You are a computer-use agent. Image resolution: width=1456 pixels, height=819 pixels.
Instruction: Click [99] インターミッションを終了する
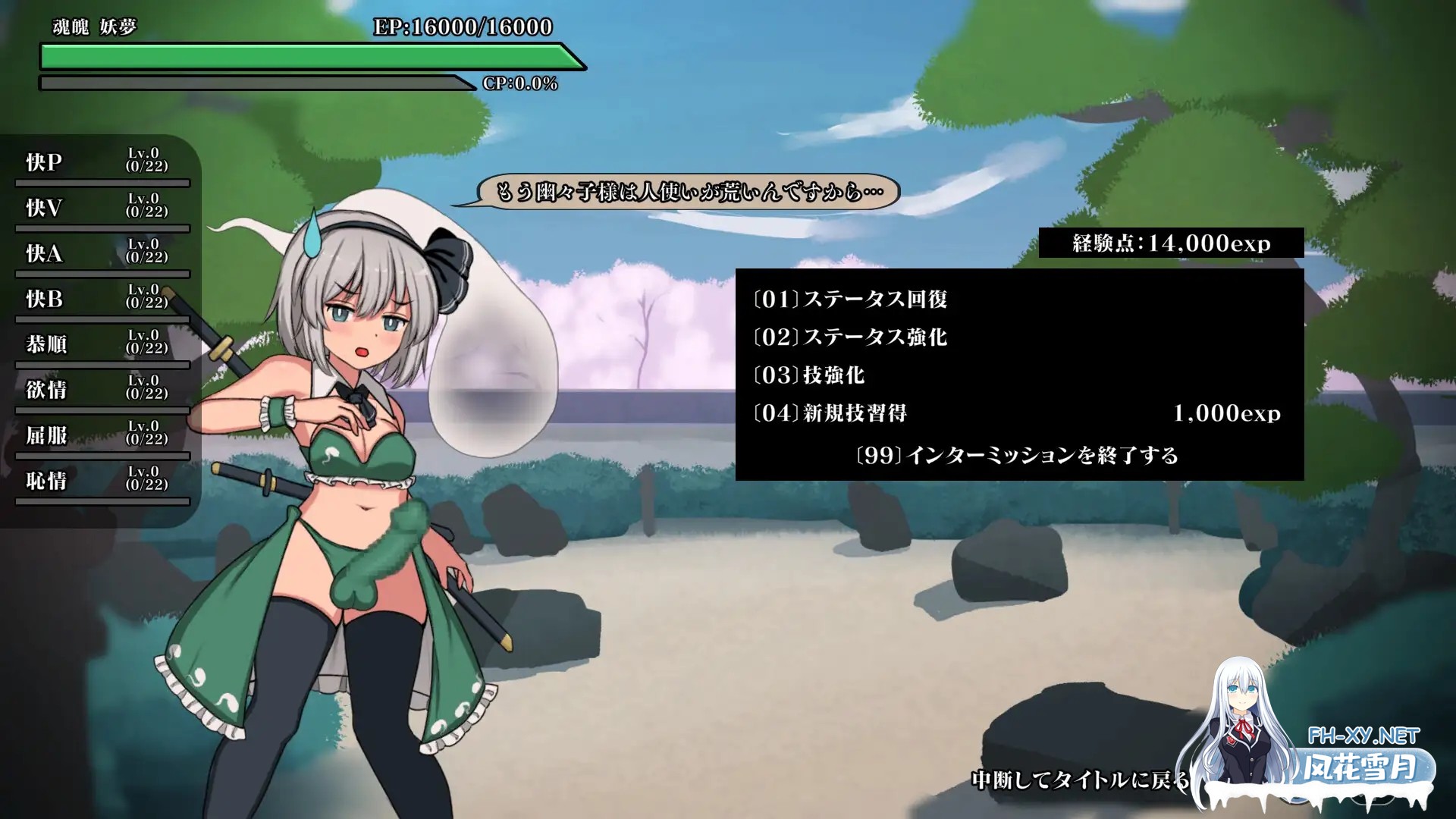point(1016,455)
